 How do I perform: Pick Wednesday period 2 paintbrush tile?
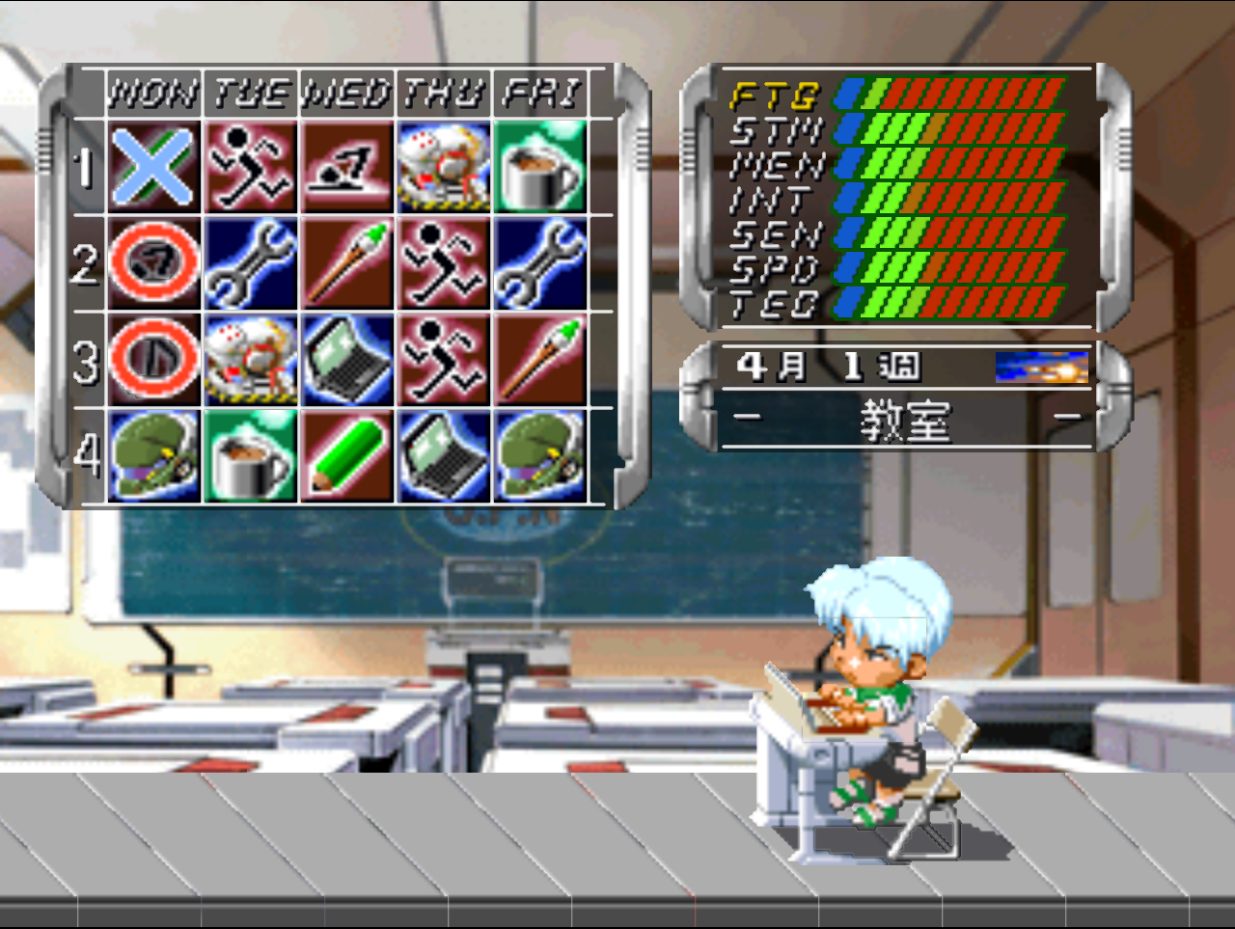pyautogui.click(x=347, y=263)
